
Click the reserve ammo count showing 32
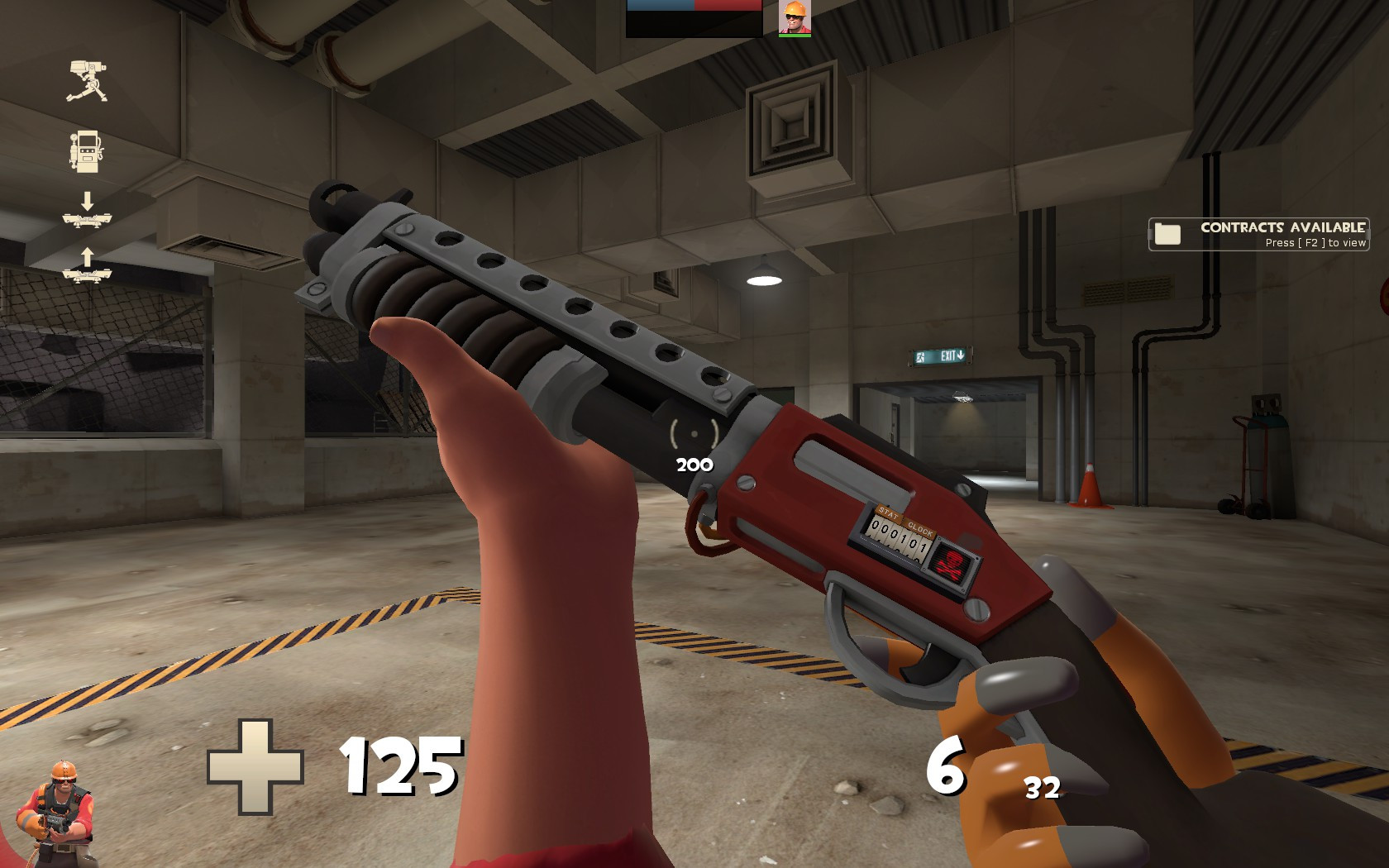1043,789
